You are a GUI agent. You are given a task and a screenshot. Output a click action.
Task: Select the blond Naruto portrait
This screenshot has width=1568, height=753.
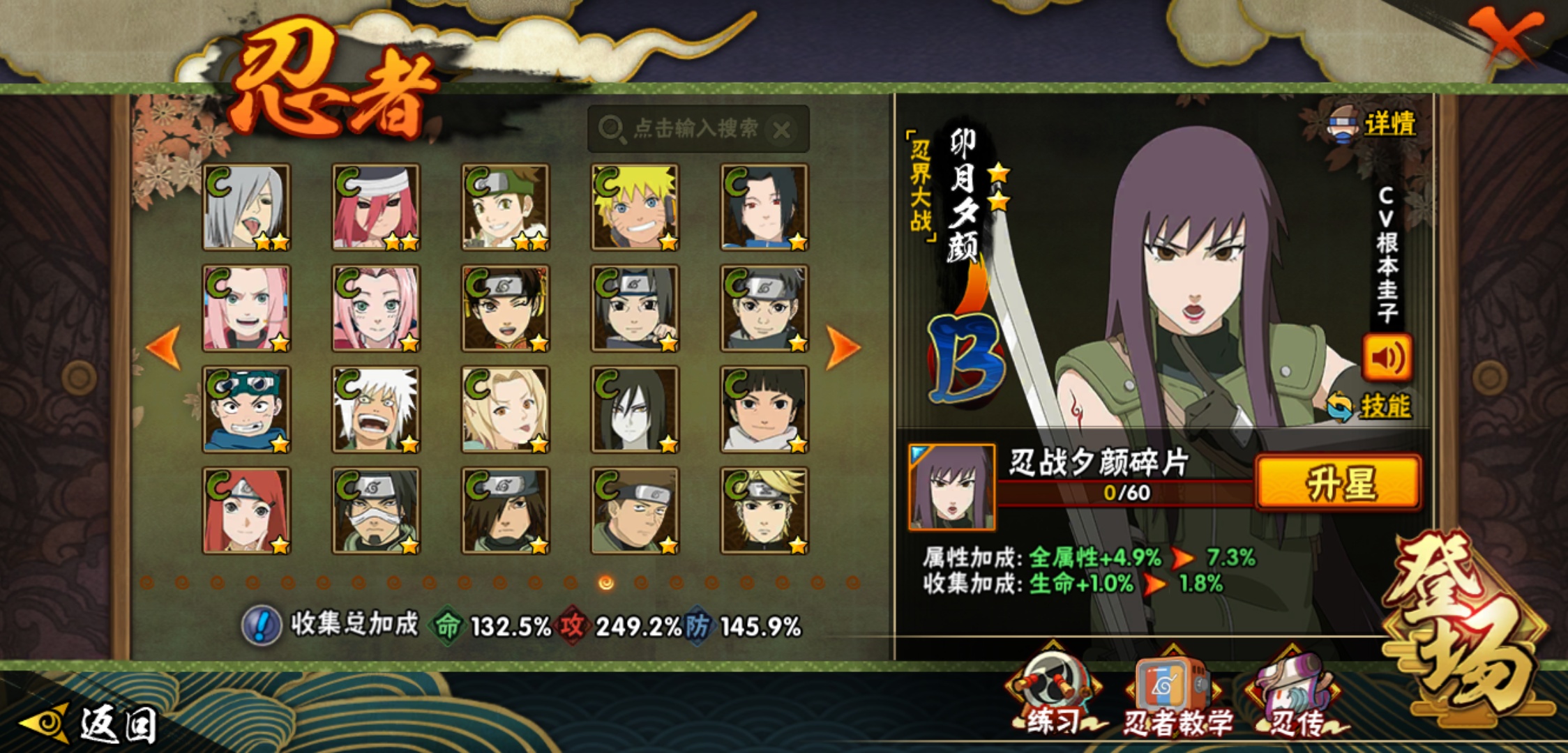point(635,207)
